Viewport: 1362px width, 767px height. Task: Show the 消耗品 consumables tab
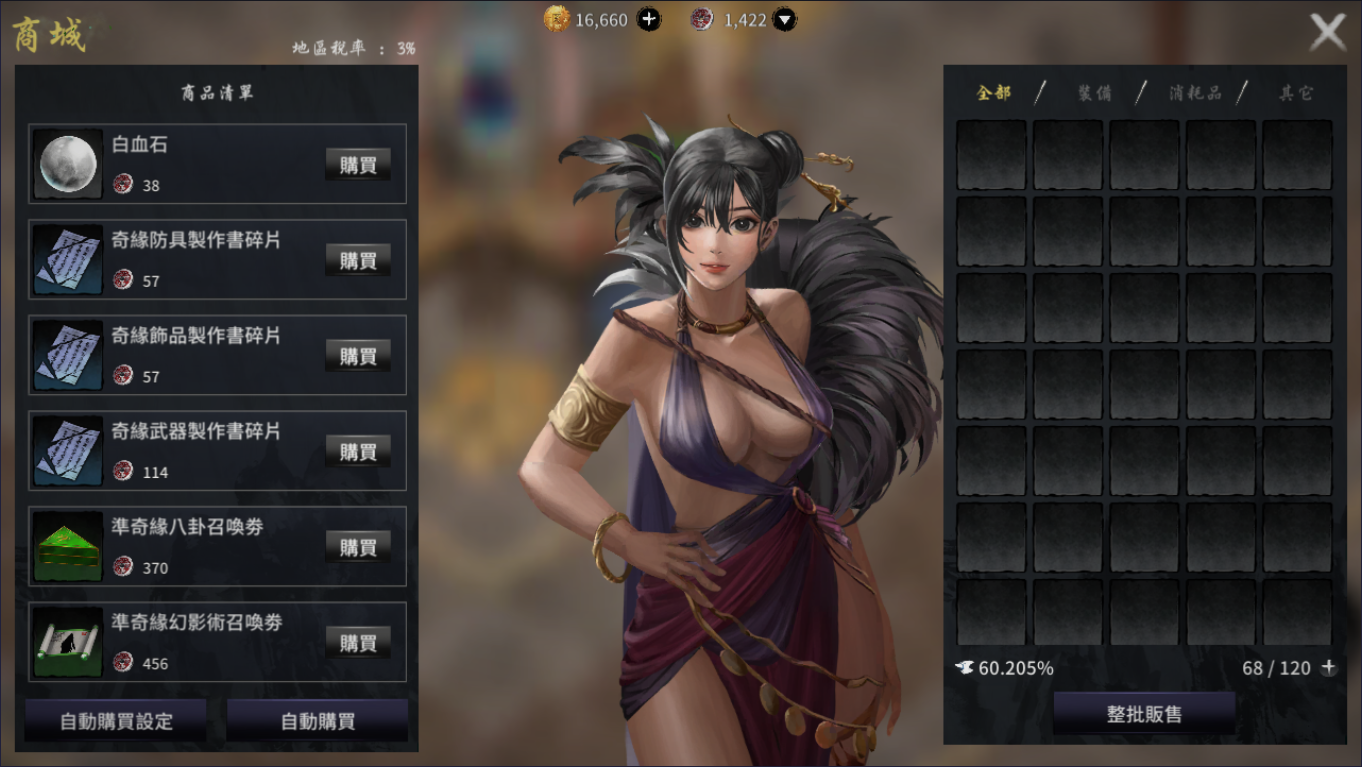[x=1195, y=93]
